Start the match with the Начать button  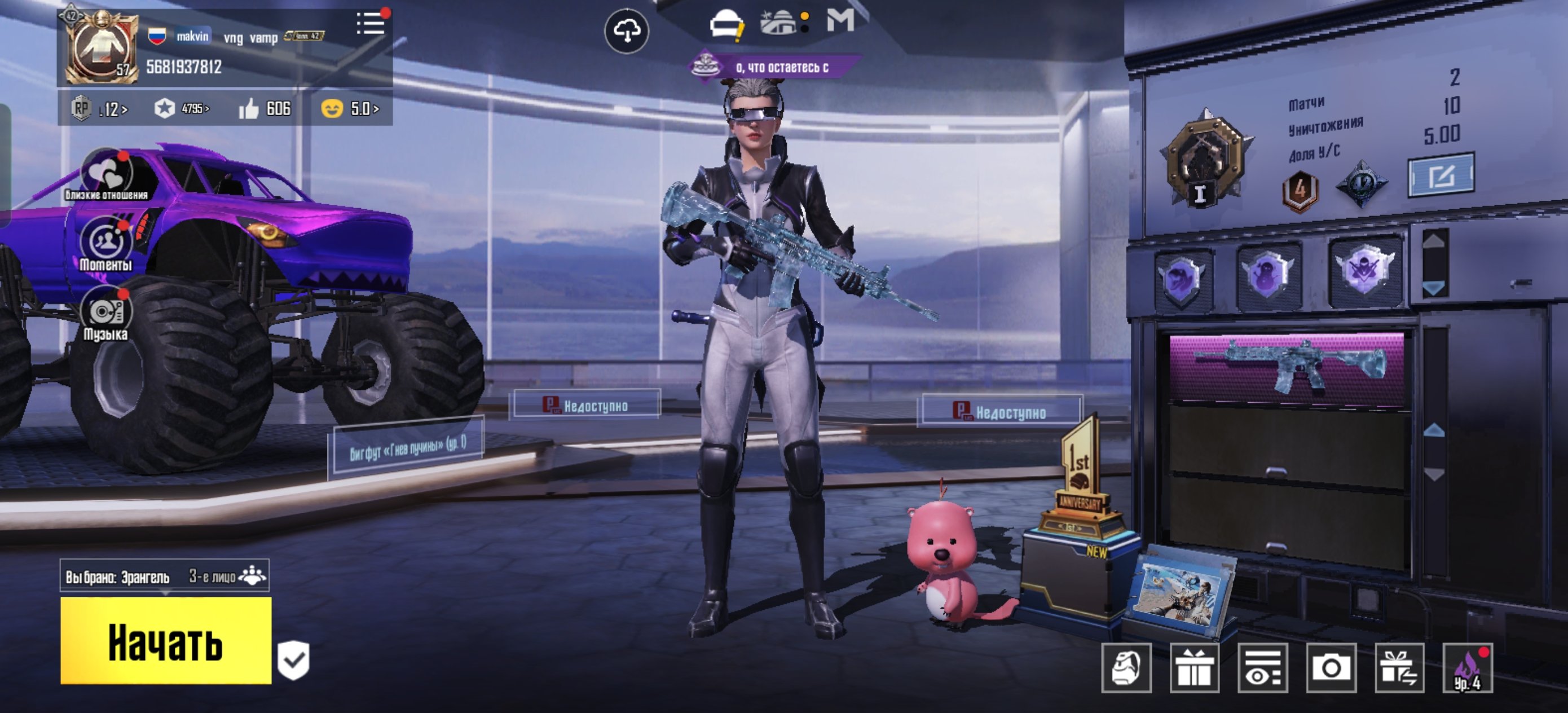point(166,641)
